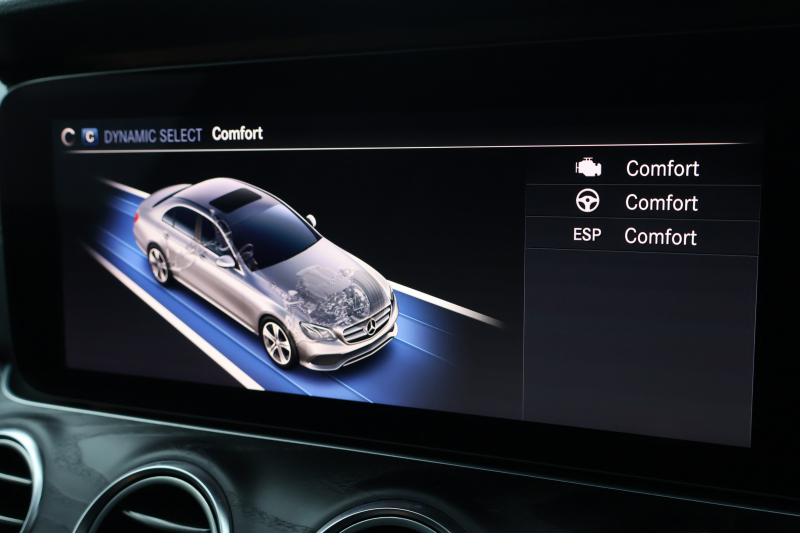Screen dimensions: 800x533
Task: Select the engine Comfort setting row
Action: click(642, 168)
